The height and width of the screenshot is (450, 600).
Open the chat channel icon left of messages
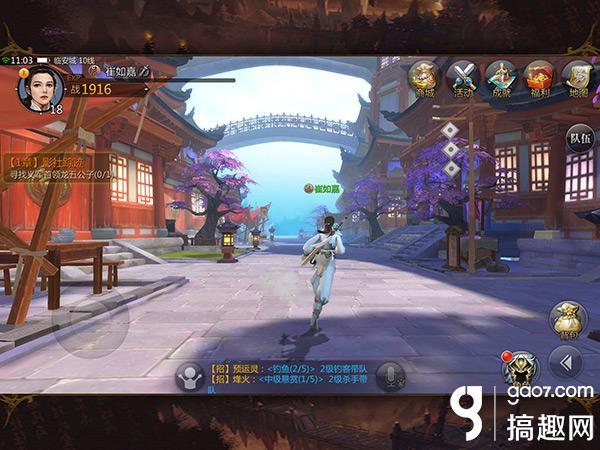tap(188, 375)
